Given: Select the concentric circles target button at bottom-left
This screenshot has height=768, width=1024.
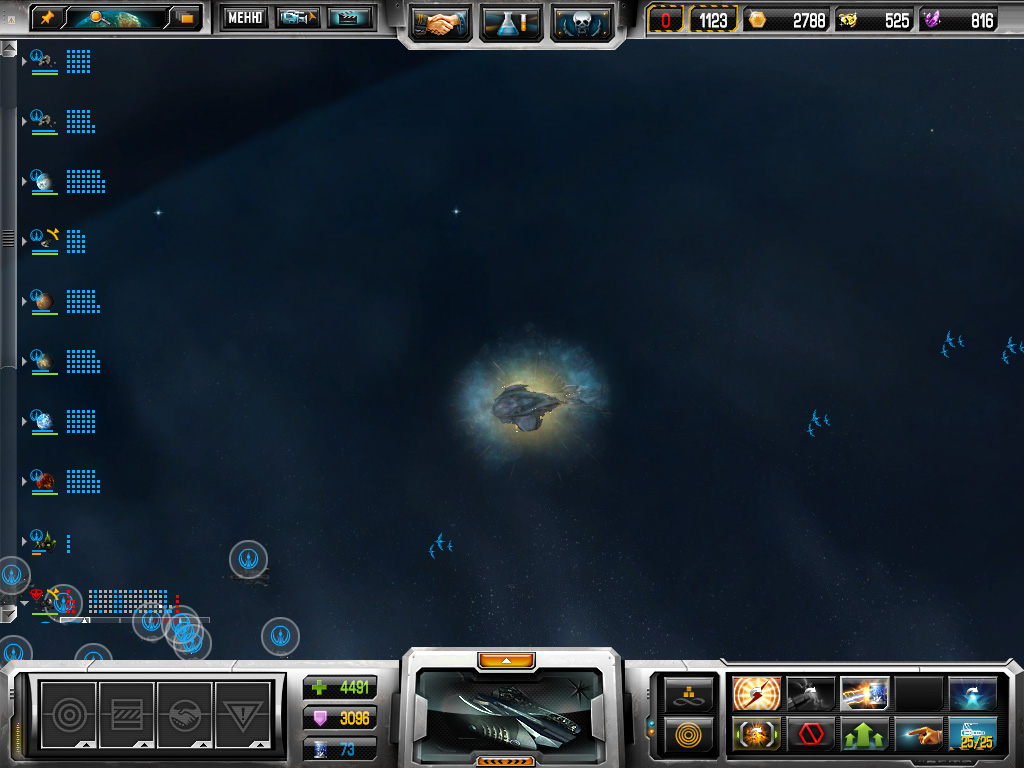Looking at the screenshot, I should point(68,715).
